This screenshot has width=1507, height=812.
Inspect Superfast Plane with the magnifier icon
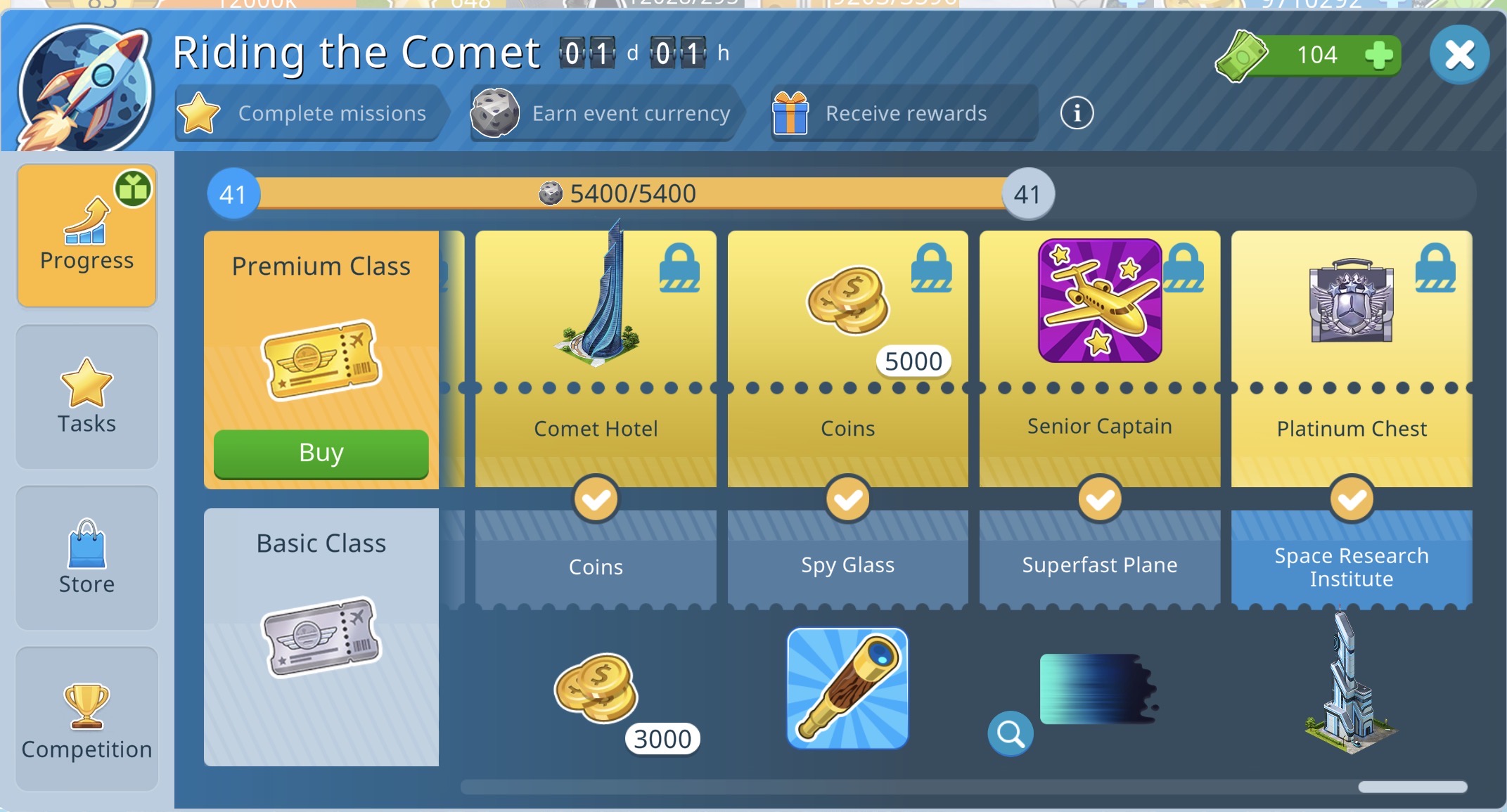pyautogui.click(x=1011, y=733)
